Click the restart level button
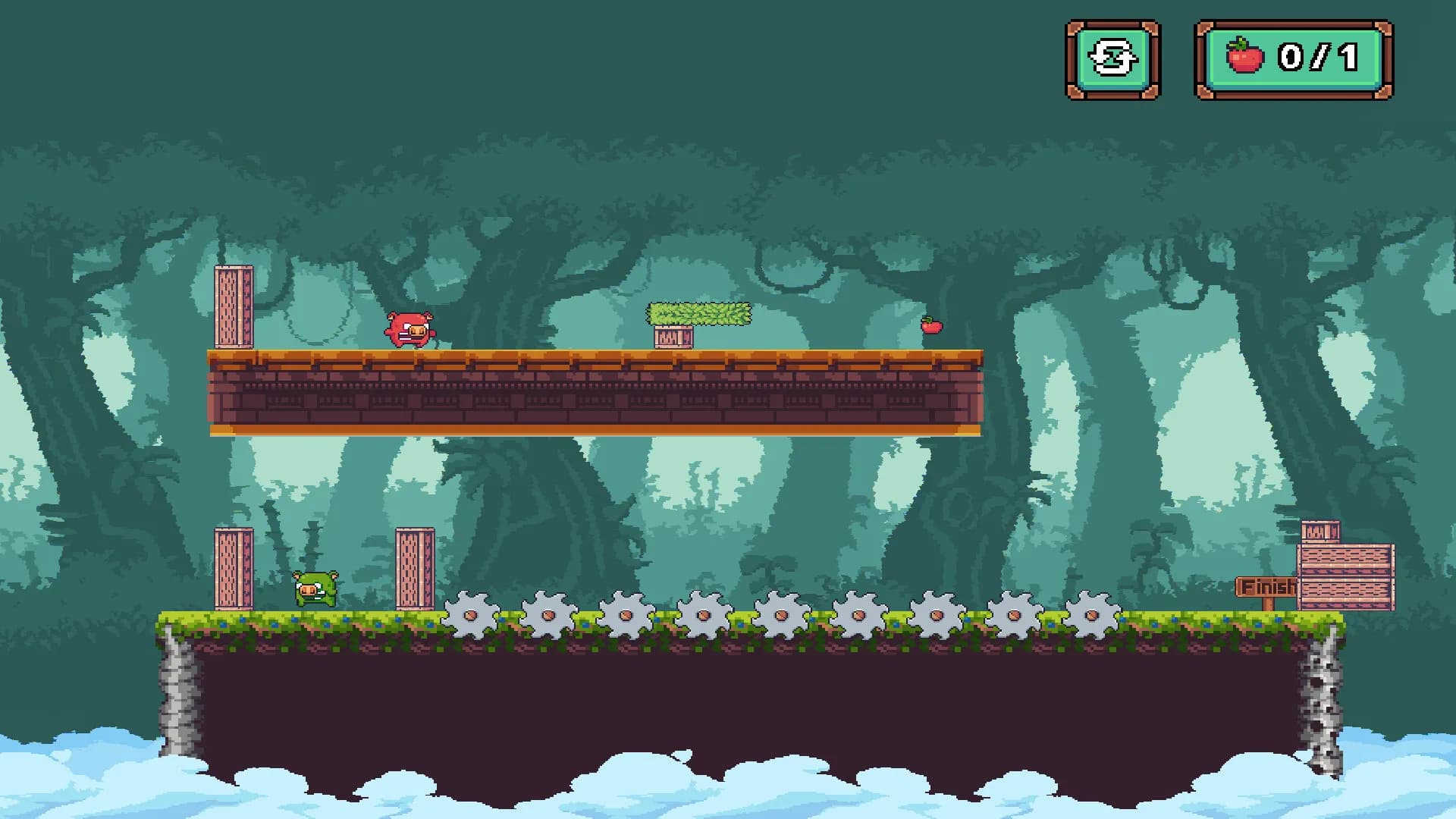 (1112, 59)
